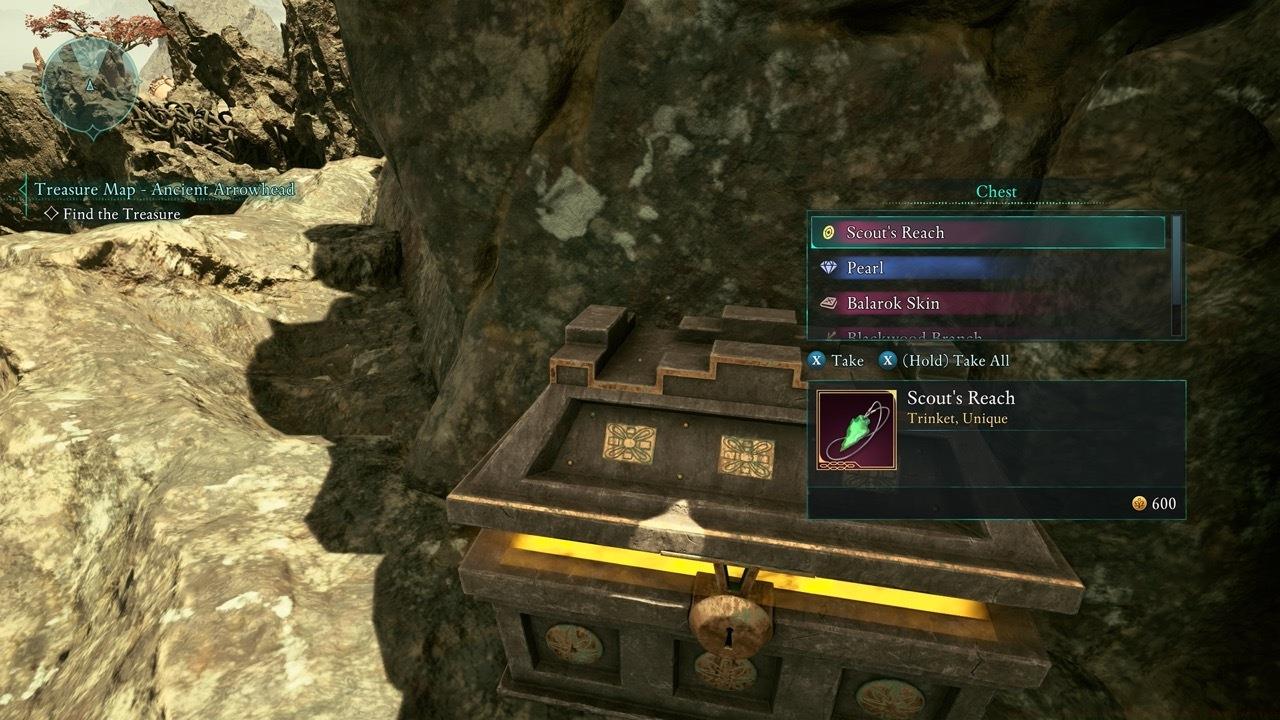Click the Chest panel header
1280x720 pixels.
[x=996, y=191]
